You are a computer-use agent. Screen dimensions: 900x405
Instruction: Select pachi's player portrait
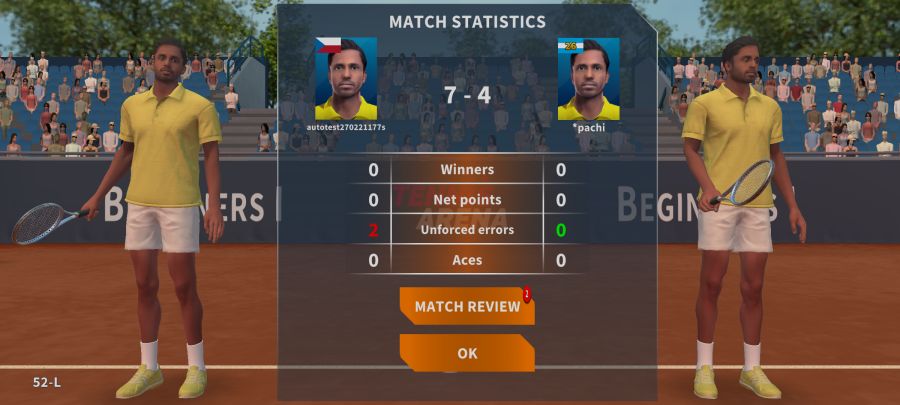pos(588,79)
